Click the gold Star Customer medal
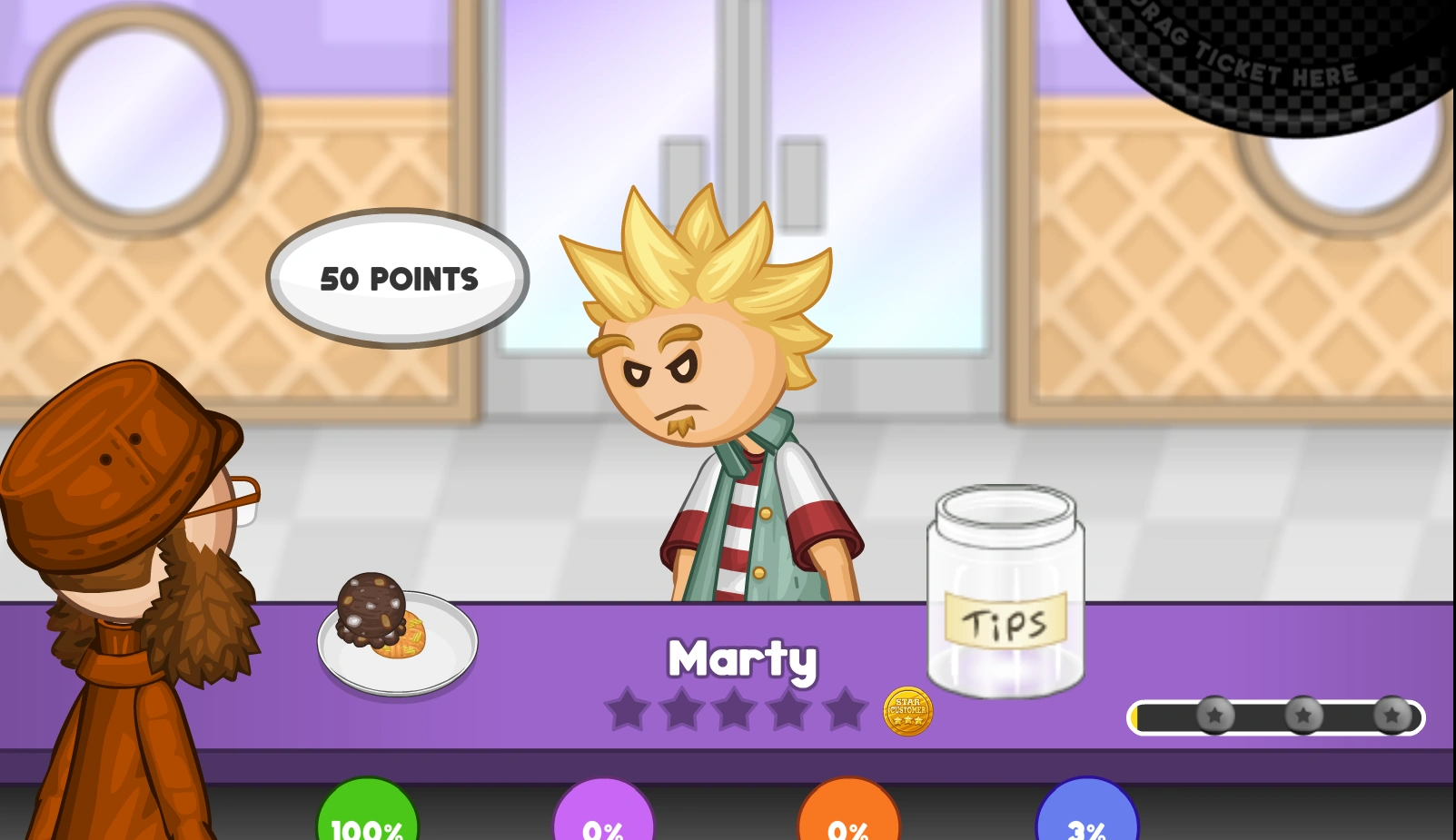 (907, 712)
